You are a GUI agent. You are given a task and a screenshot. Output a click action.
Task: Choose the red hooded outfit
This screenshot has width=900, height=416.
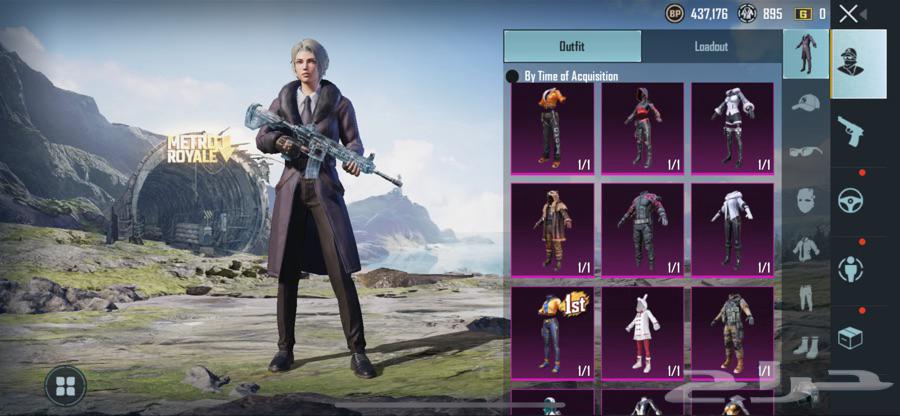pos(642,128)
